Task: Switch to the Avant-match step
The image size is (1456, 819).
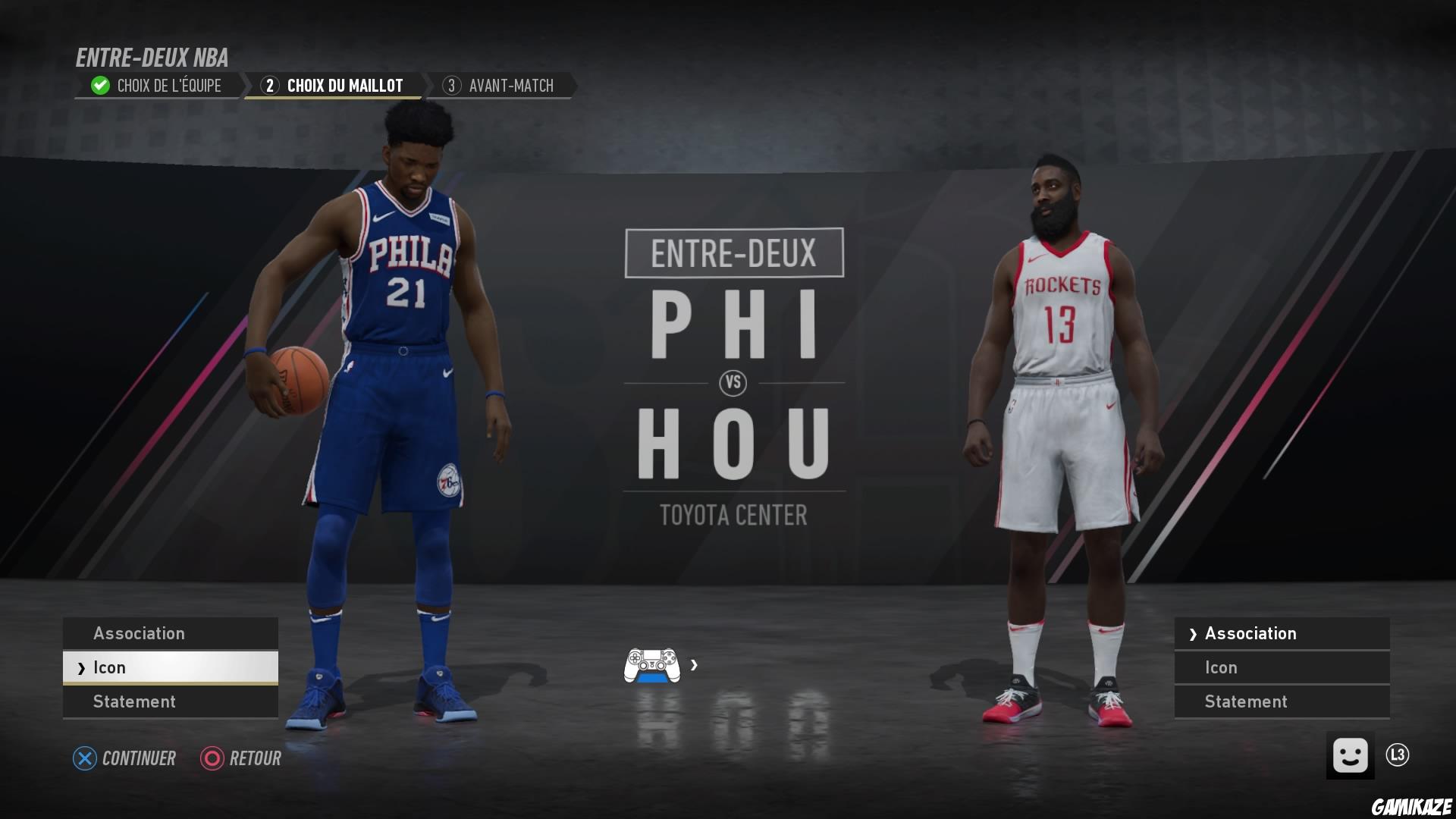Action: [x=512, y=86]
